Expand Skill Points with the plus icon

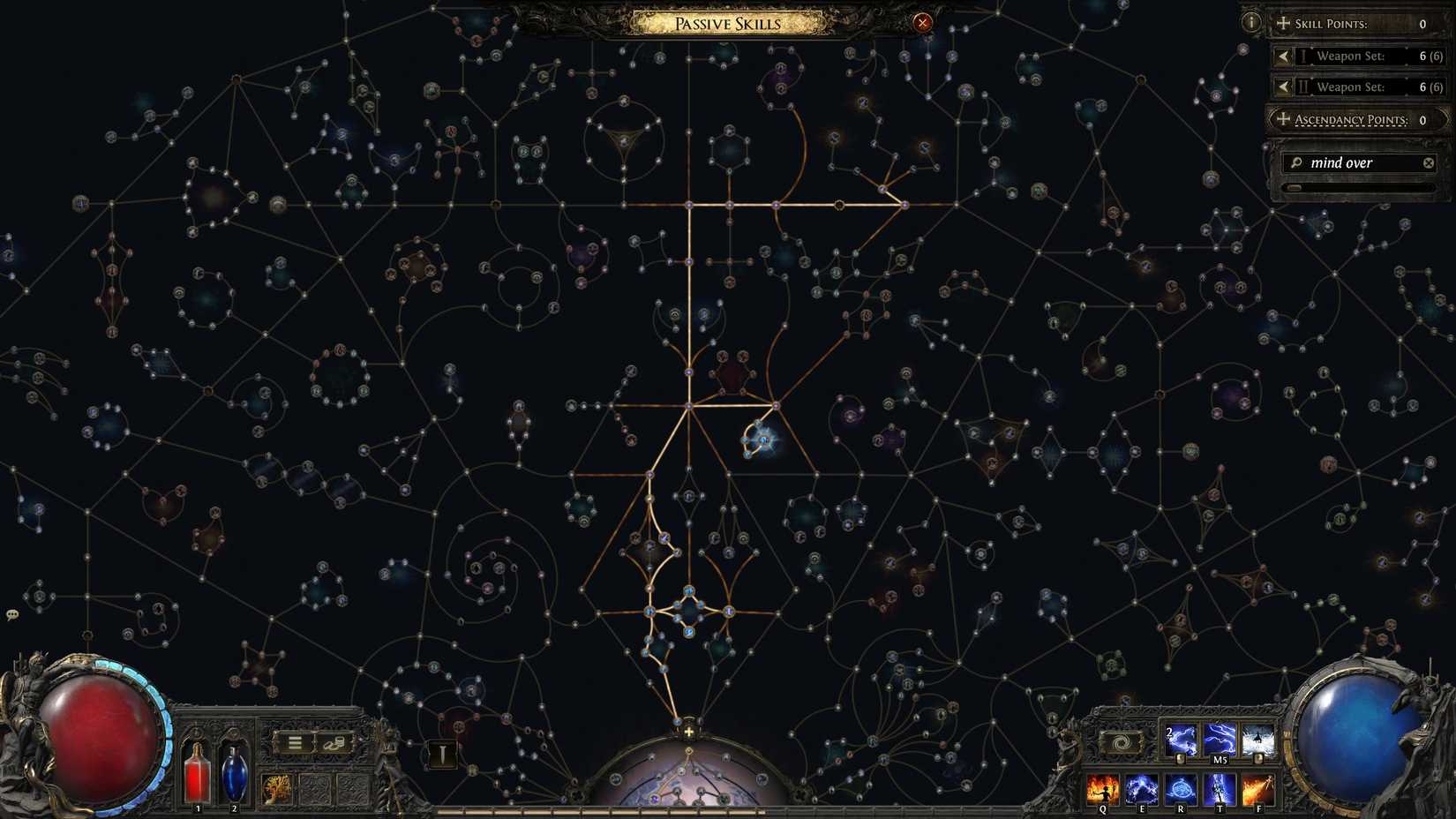pyautogui.click(x=1282, y=23)
